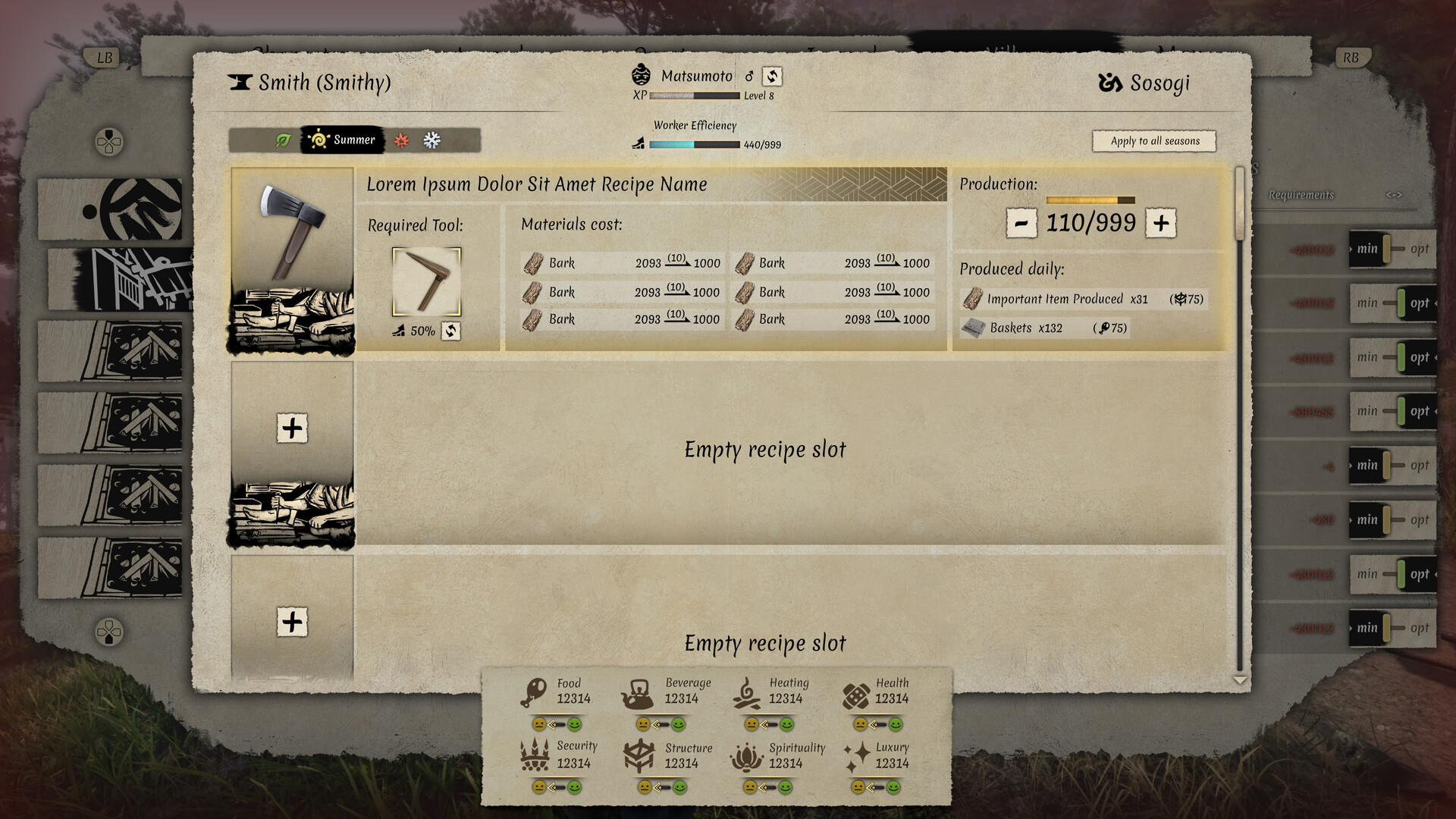Select the Summer season tab

(342, 140)
